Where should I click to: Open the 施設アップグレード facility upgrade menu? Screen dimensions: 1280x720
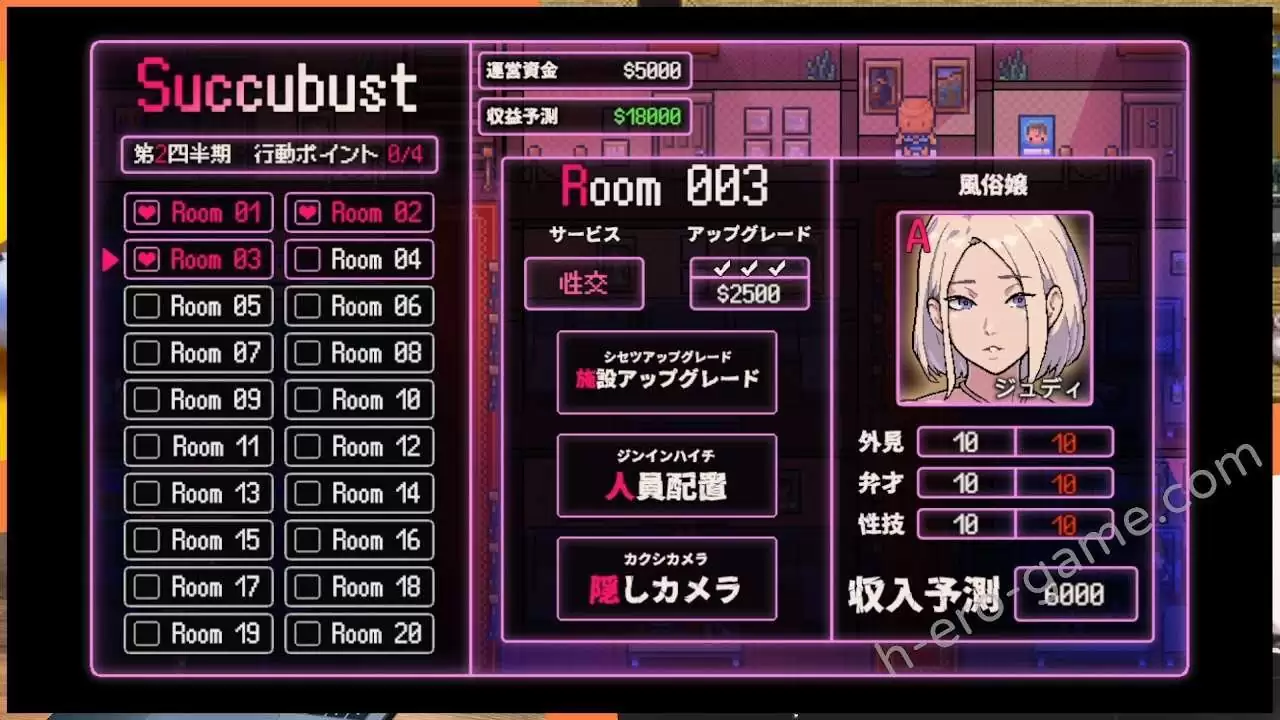[x=666, y=373]
